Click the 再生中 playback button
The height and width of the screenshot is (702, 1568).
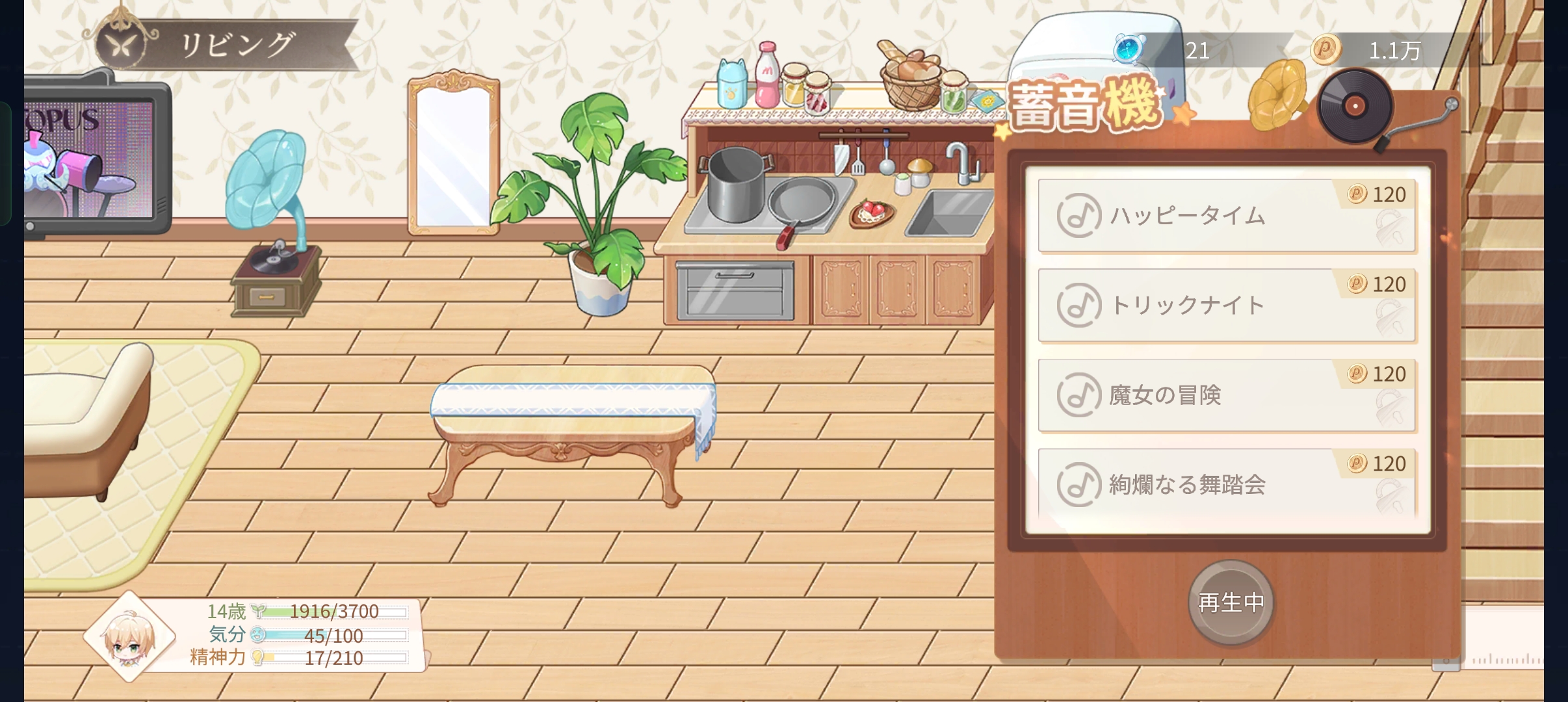coord(1231,603)
